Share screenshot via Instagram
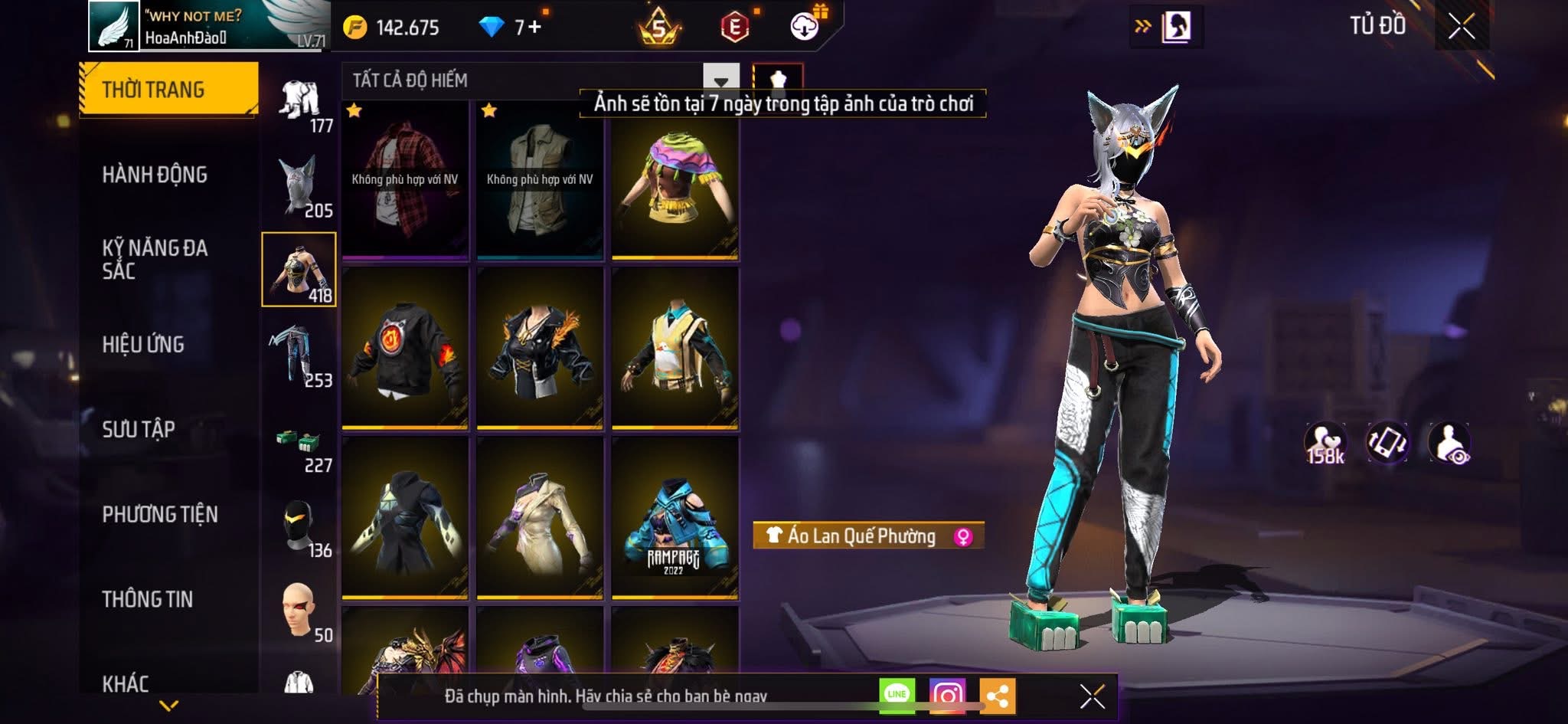 point(947,696)
